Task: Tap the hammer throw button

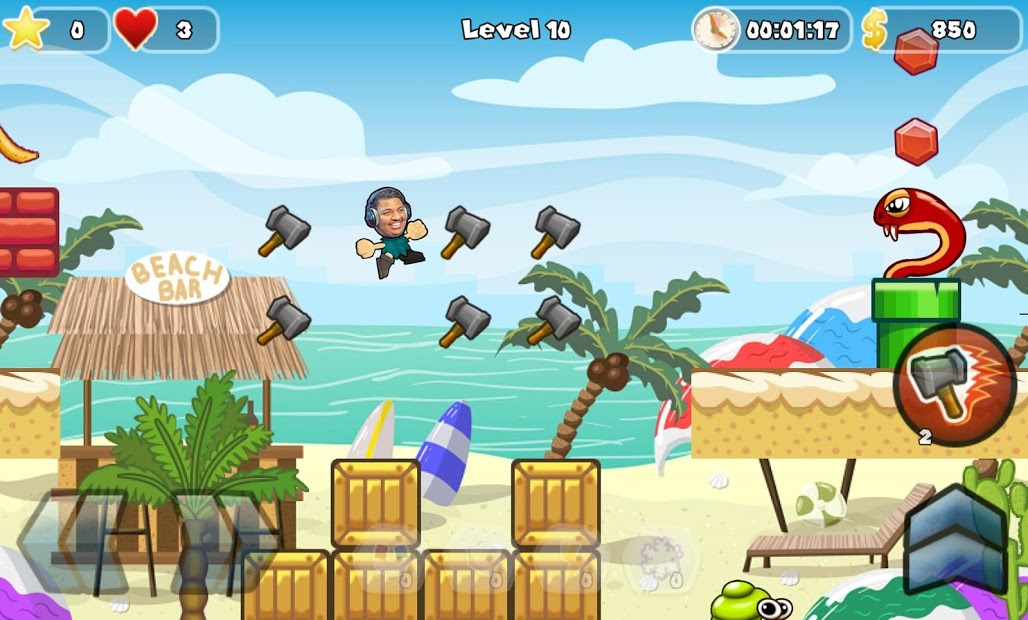Action: click(954, 384)
